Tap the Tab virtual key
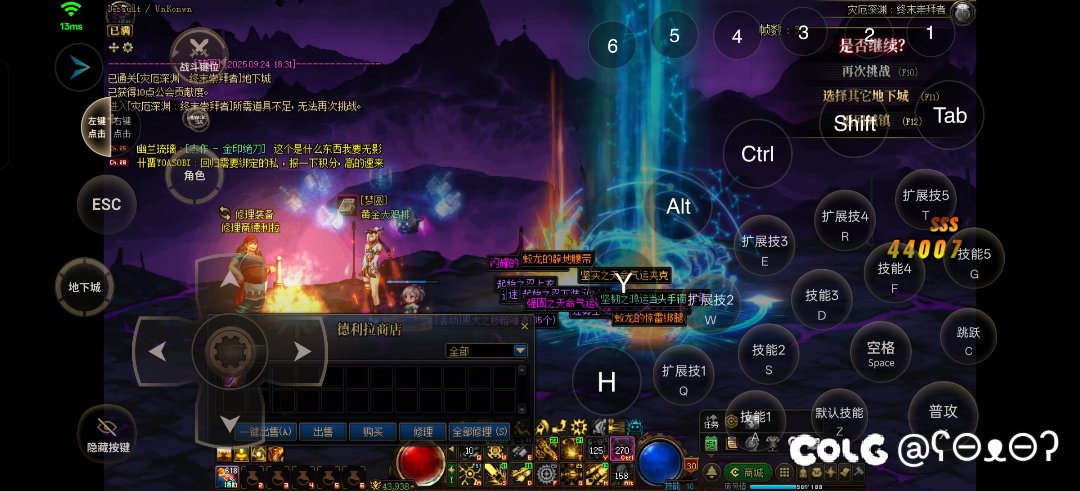Image resolution: width=1080 pixels, height=491 pixels. tap(949, 116)
